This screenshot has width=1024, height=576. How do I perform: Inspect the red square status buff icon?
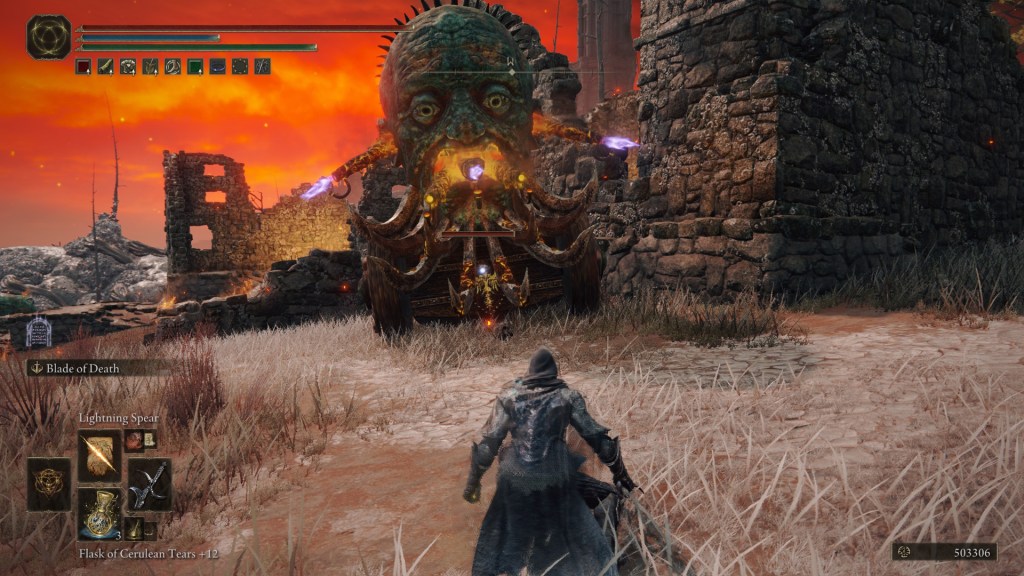[x=83, y=67]
